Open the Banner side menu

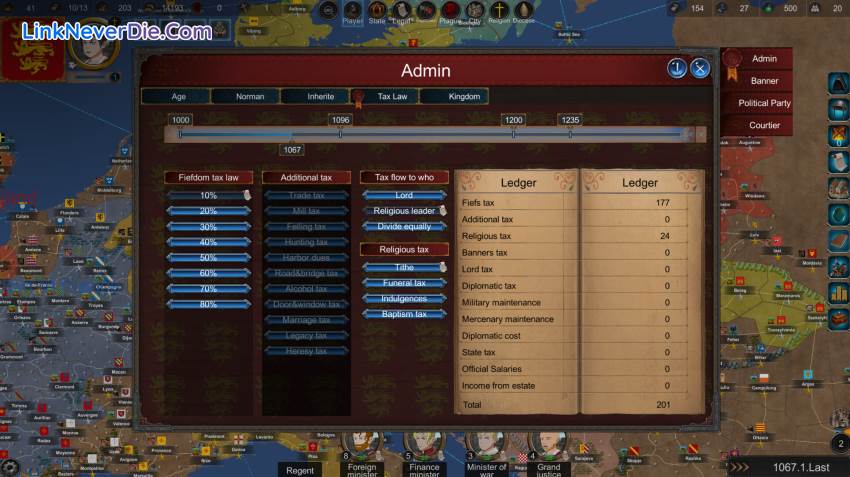click(764, 81)
